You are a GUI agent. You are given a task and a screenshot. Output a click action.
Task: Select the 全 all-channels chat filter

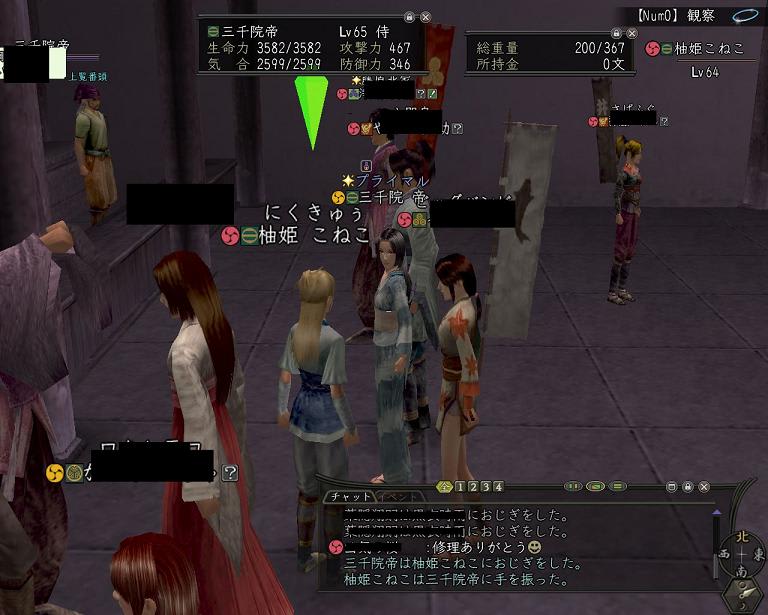click(445, 487)
